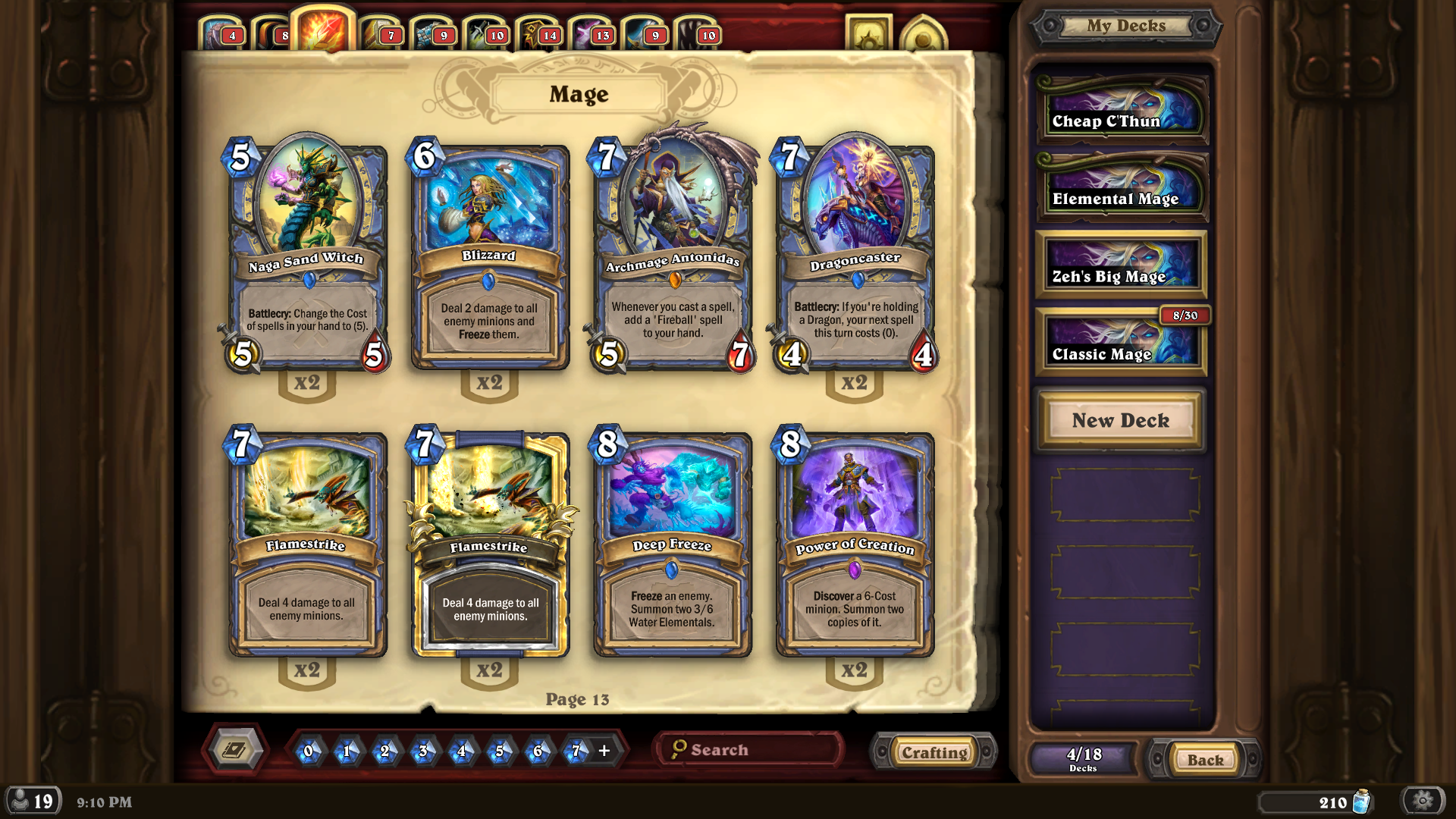
Task: Click the Back button
Action: point(1205,759)
